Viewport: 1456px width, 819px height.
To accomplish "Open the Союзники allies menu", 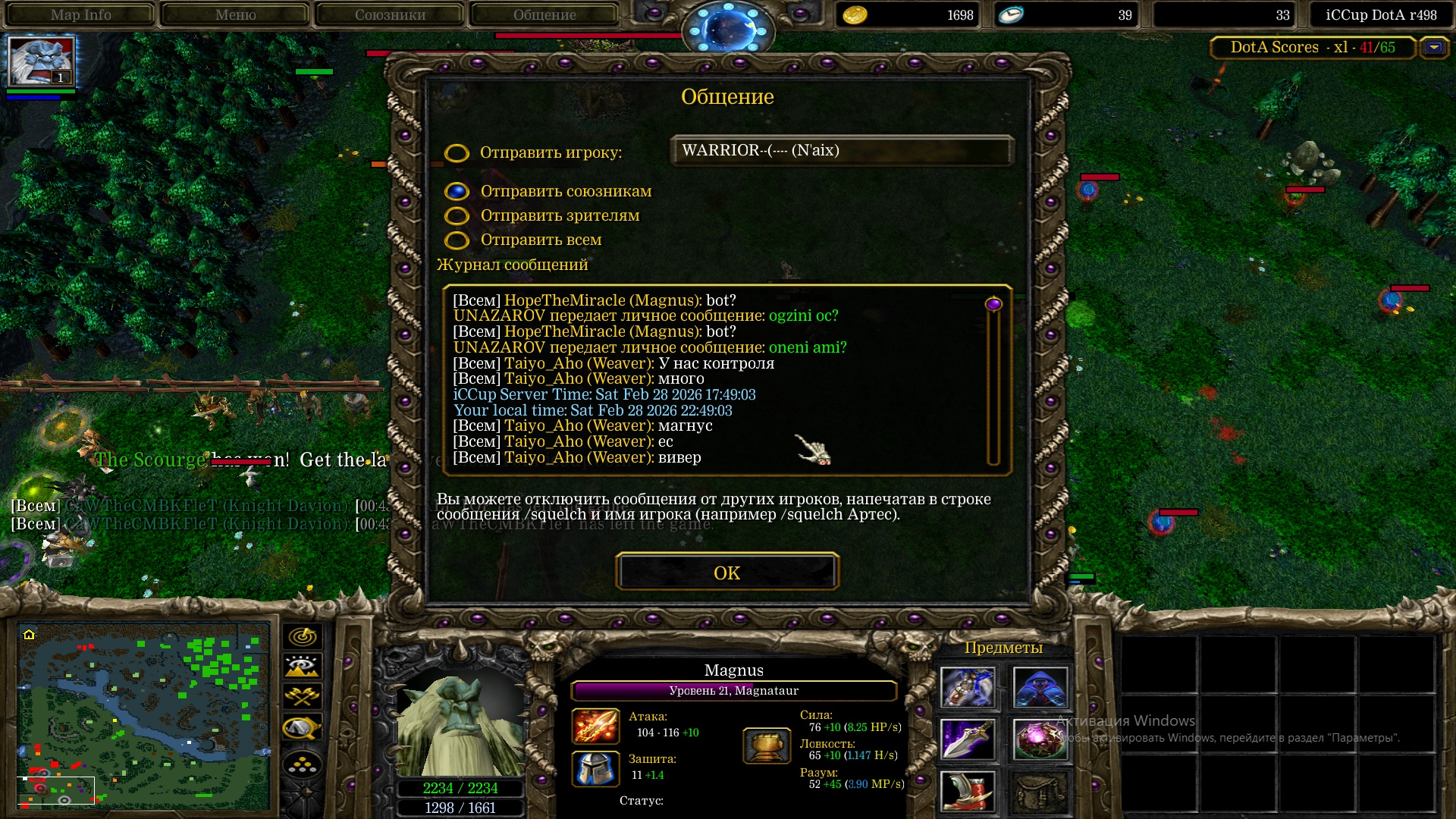I will coord(390,14).
